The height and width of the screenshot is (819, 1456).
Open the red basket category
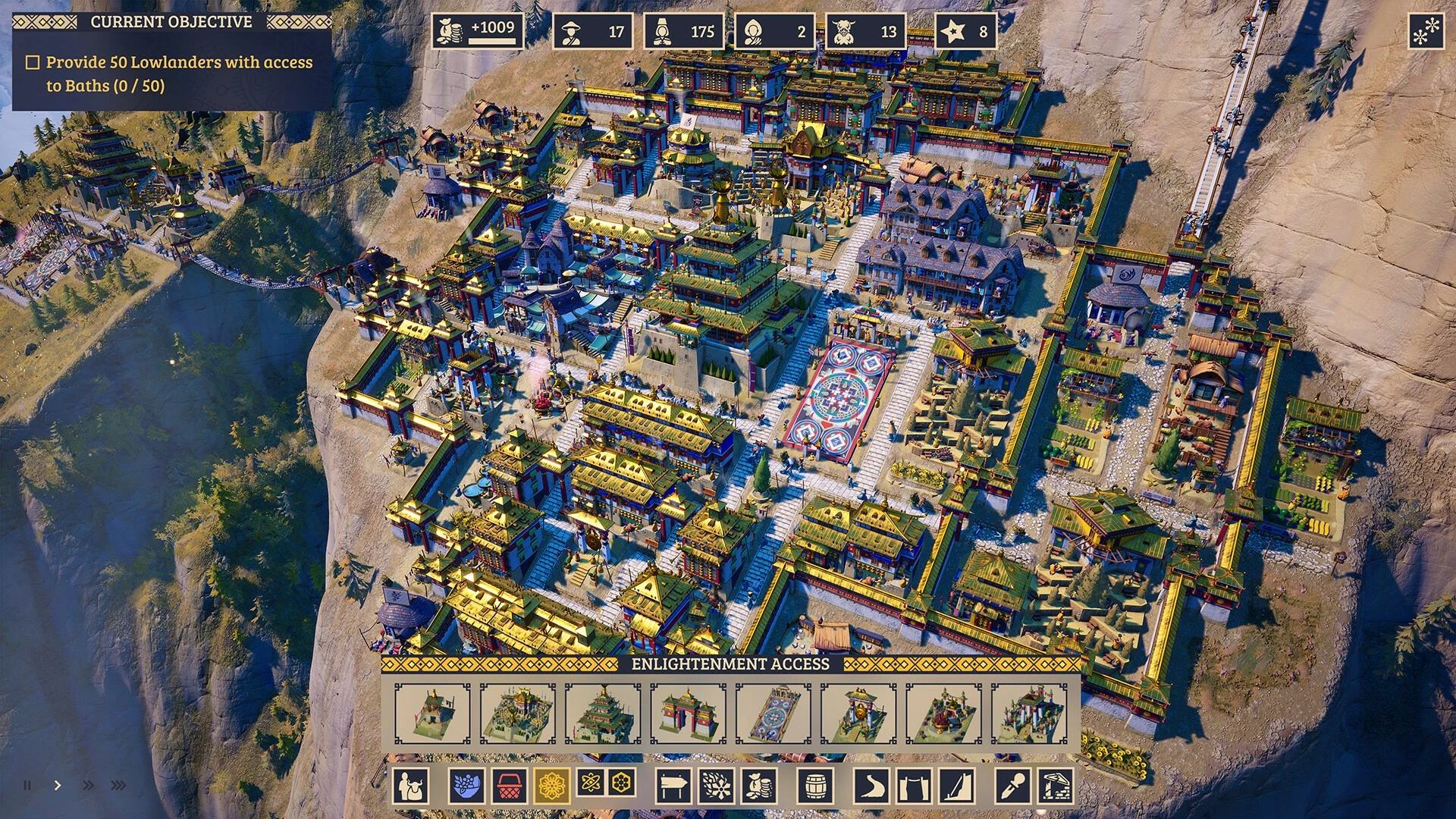coord(510,786)
